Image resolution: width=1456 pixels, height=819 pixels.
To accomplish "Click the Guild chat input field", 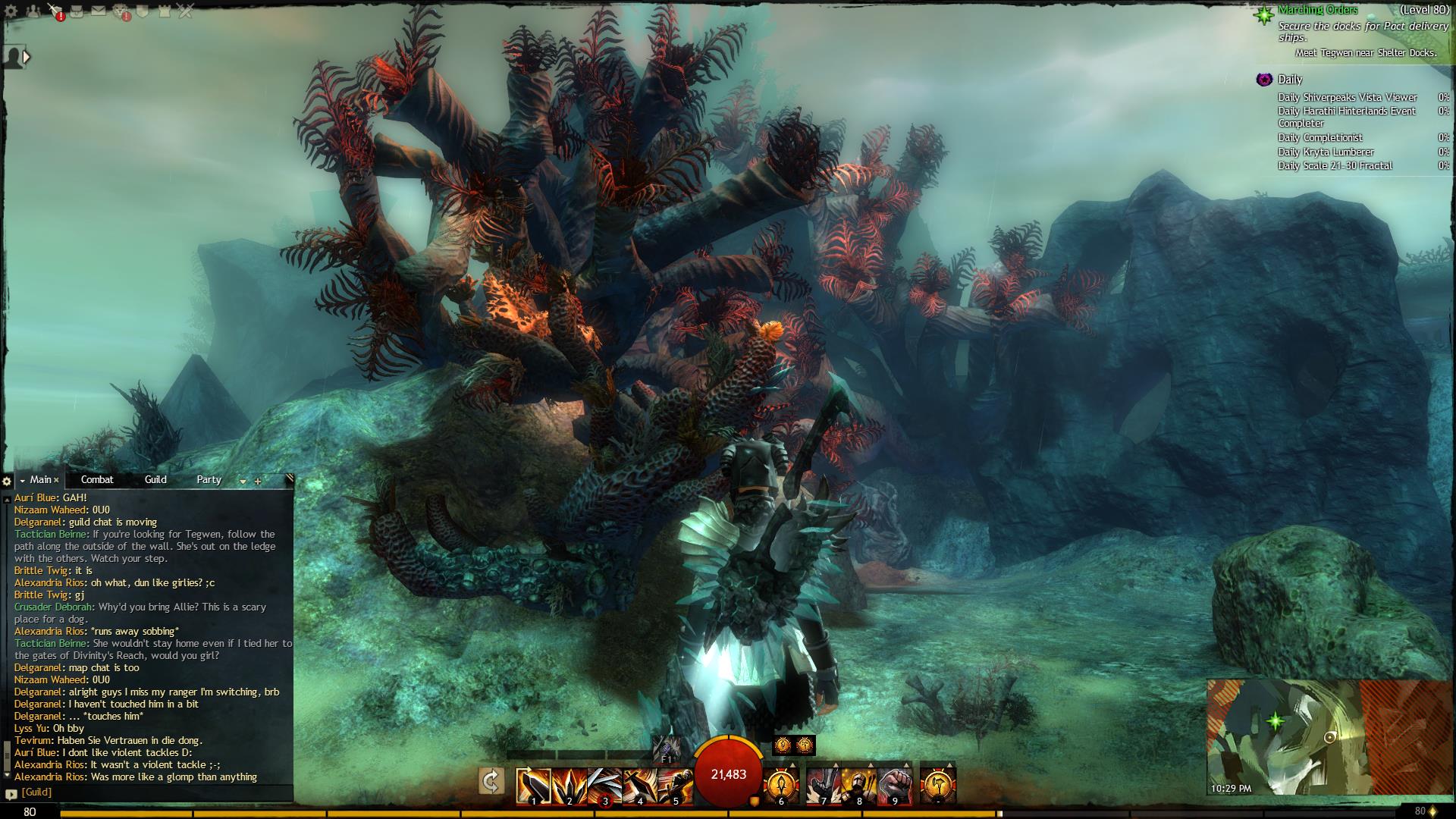I will 152,792.
